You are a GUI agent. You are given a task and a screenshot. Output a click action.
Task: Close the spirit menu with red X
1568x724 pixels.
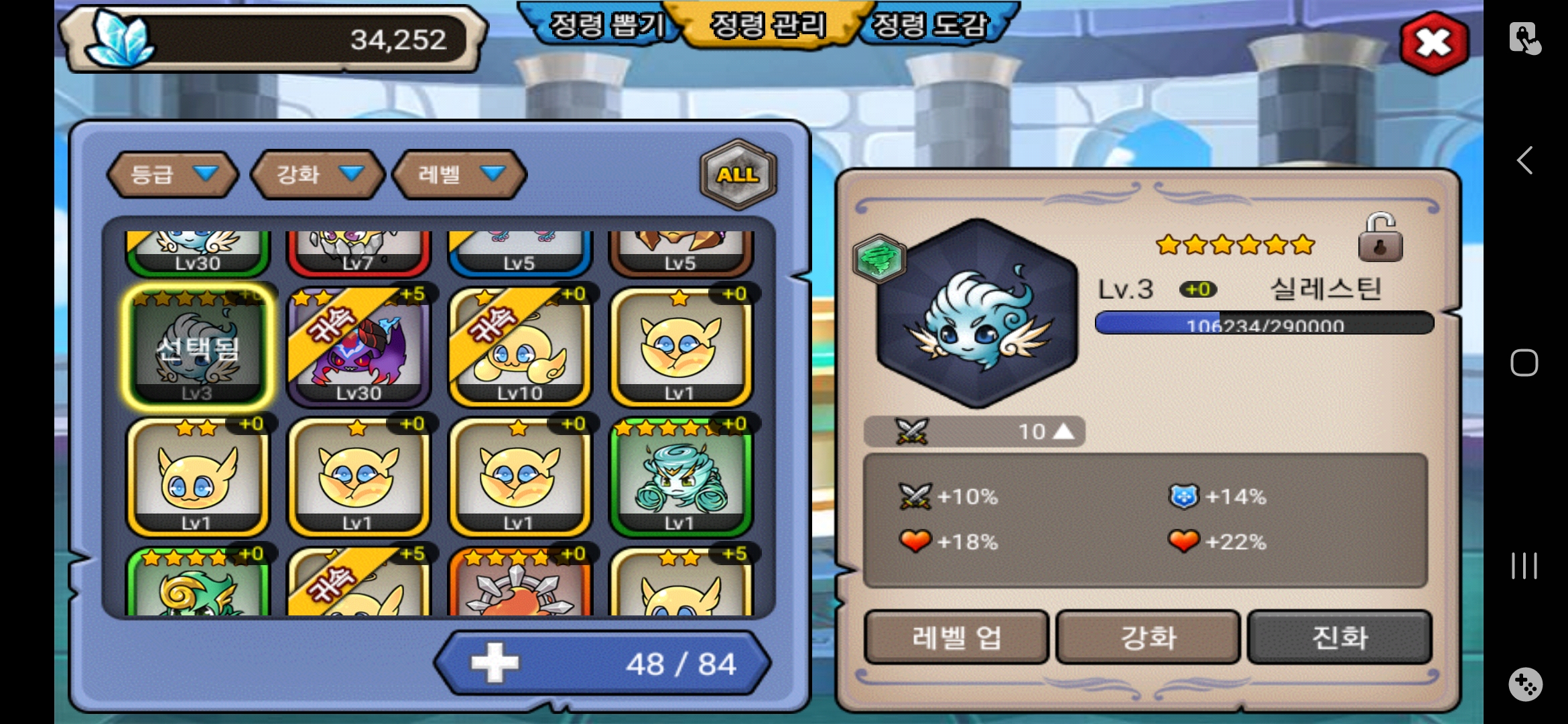1434,43
